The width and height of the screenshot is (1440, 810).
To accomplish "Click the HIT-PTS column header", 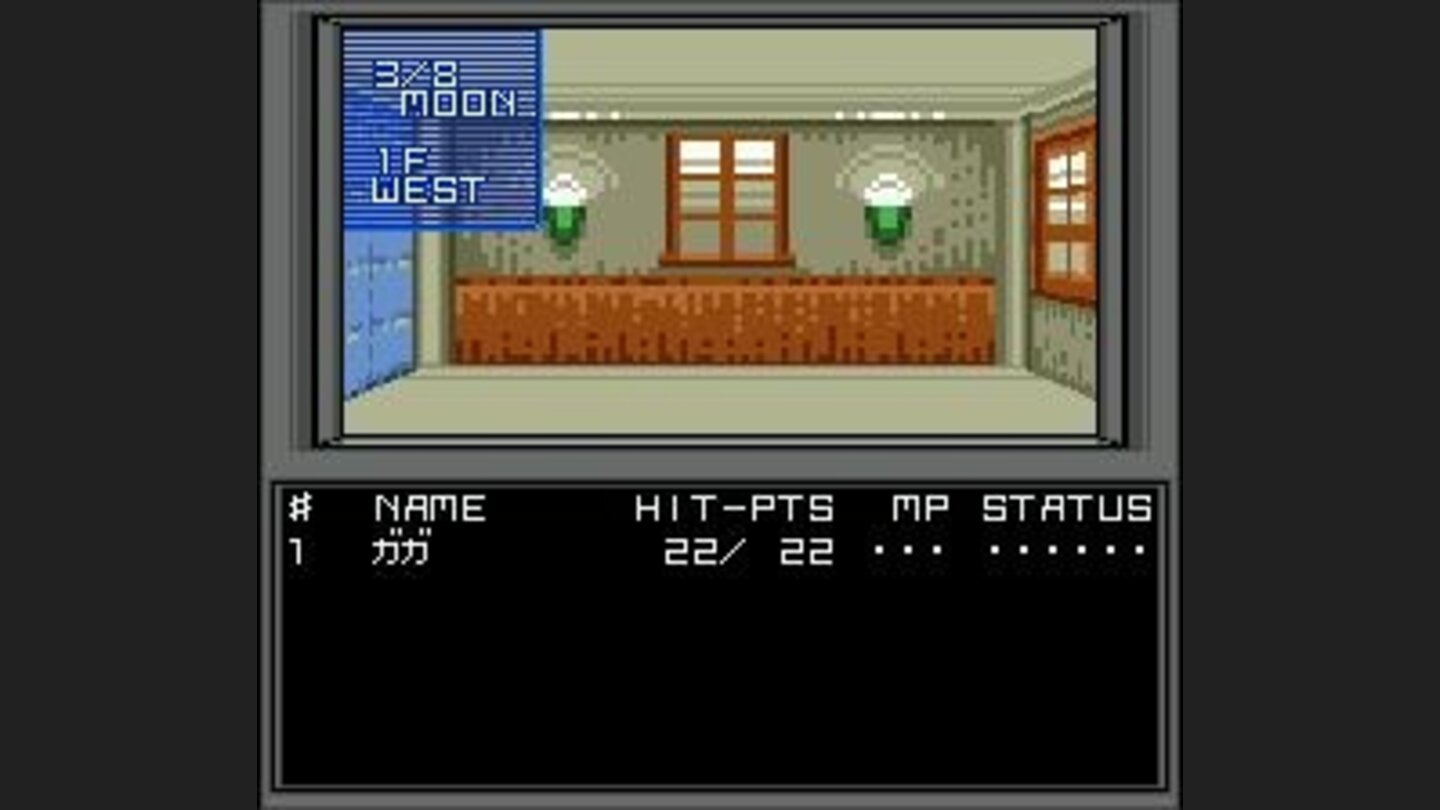I will pyautogui.click(x=733, y=507).
